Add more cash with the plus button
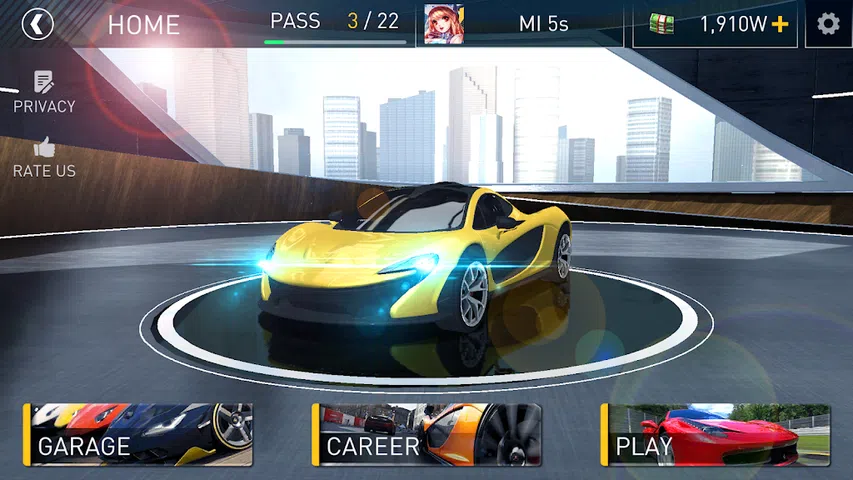The image size is (853, 480). click(x=780, y=24)
